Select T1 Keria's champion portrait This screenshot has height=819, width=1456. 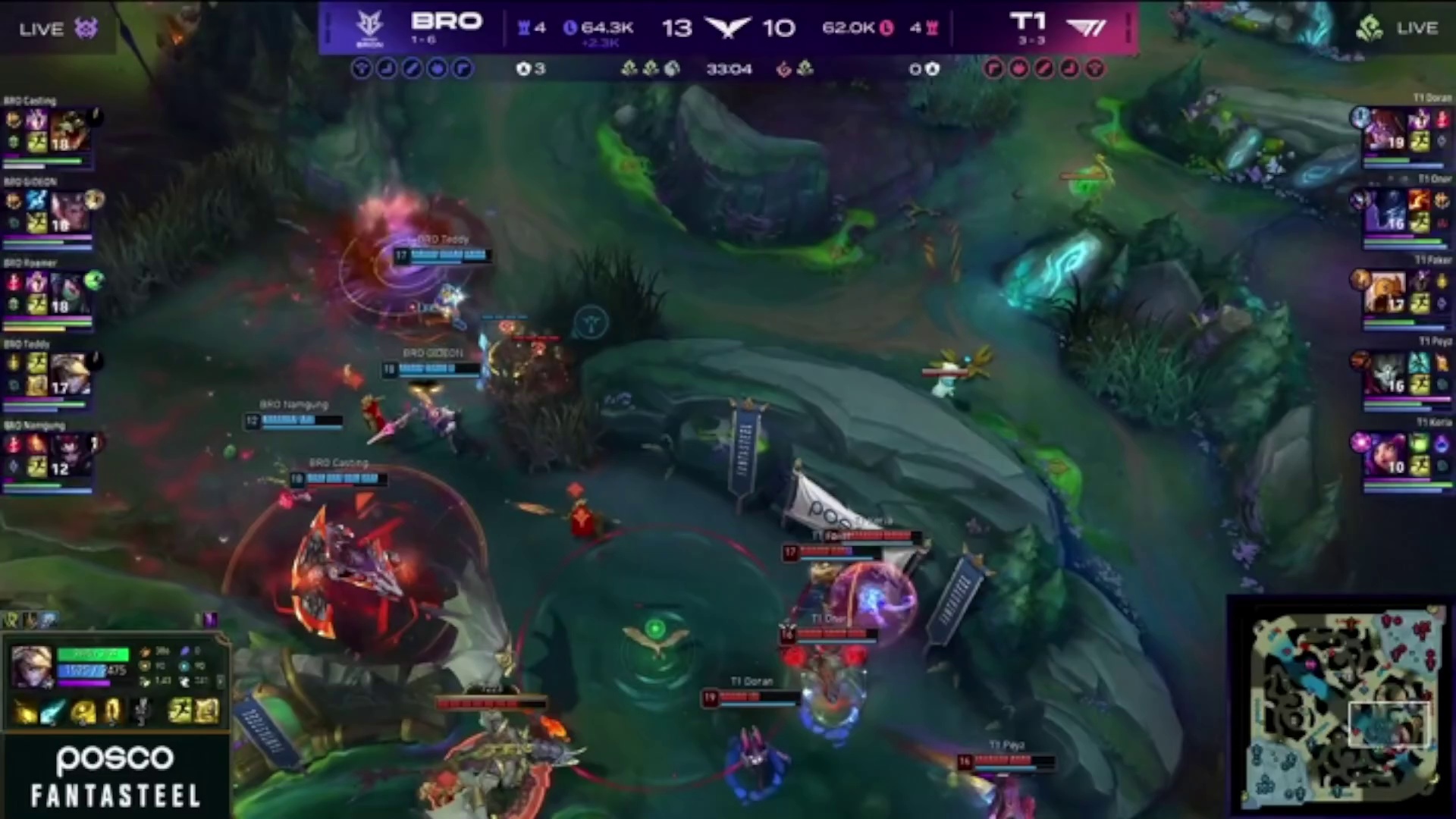click(1385, 455)
